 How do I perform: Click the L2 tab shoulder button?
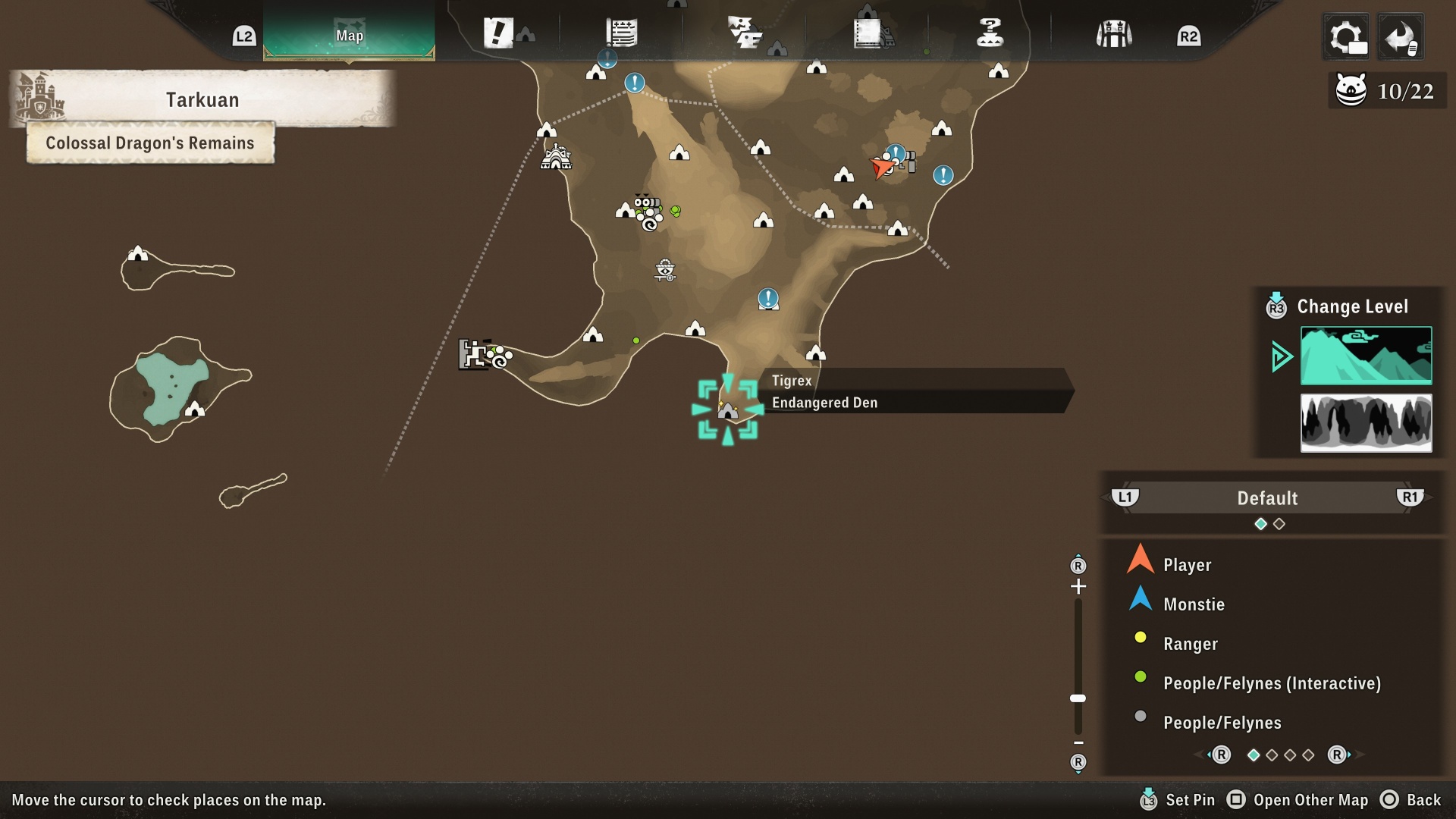[x=244, y=34]
